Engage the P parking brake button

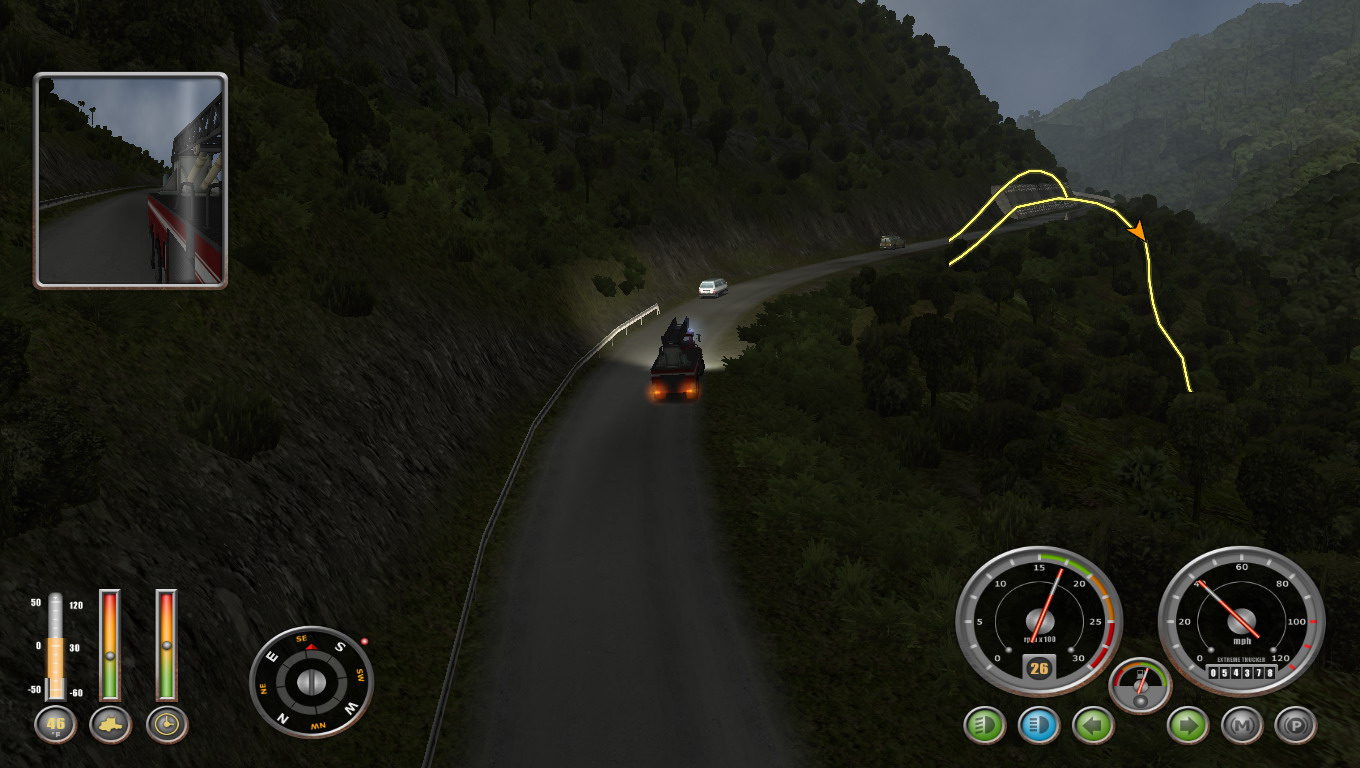click(1296, 725)
